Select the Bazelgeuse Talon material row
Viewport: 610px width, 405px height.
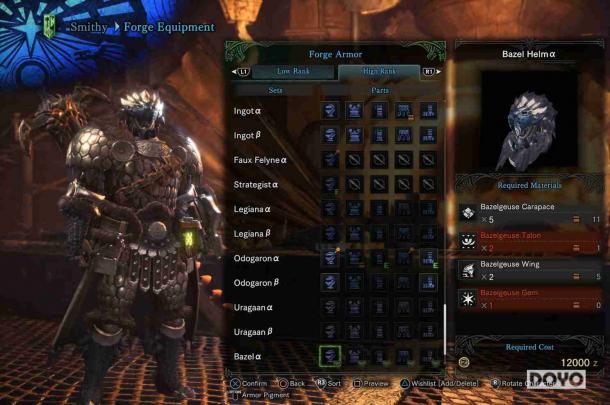pos(530,241)
